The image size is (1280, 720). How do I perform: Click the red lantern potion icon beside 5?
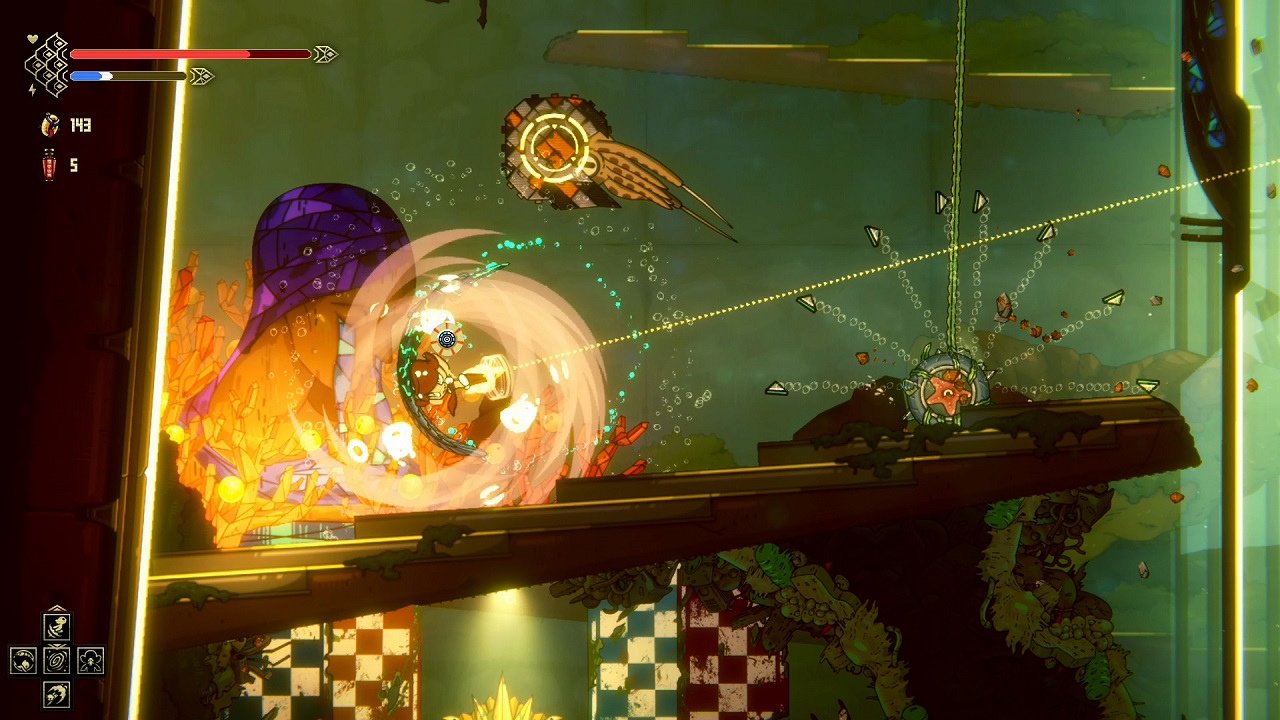click(49, 164)
